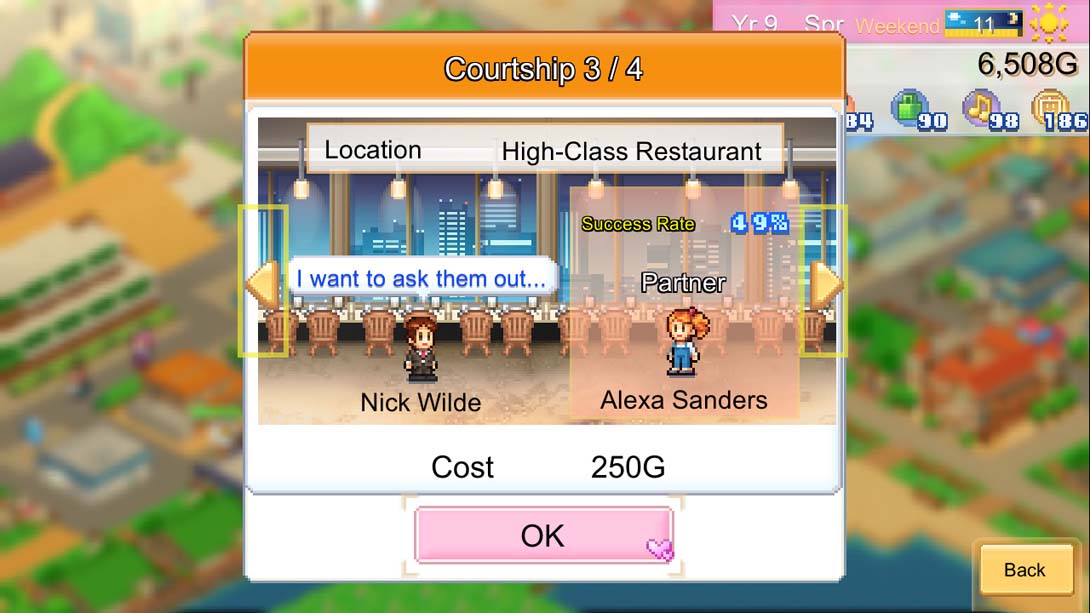Image resolution: width=1090 pixels, height=613 pixels.
Task: Show the next location with the right arrow
Action: (824, 283)
